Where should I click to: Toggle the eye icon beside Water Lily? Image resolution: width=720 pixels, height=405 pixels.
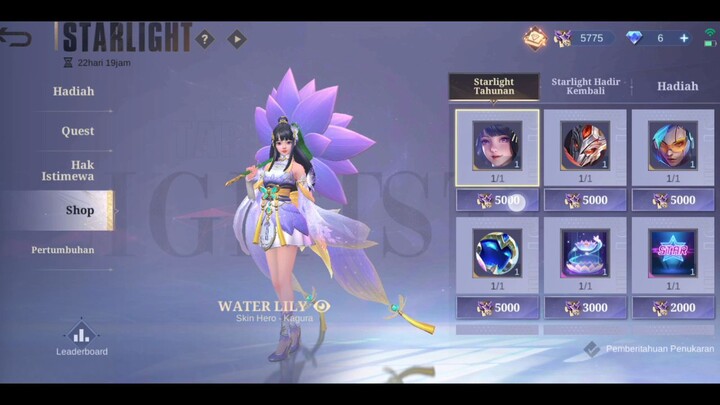(x=322, y=305)
